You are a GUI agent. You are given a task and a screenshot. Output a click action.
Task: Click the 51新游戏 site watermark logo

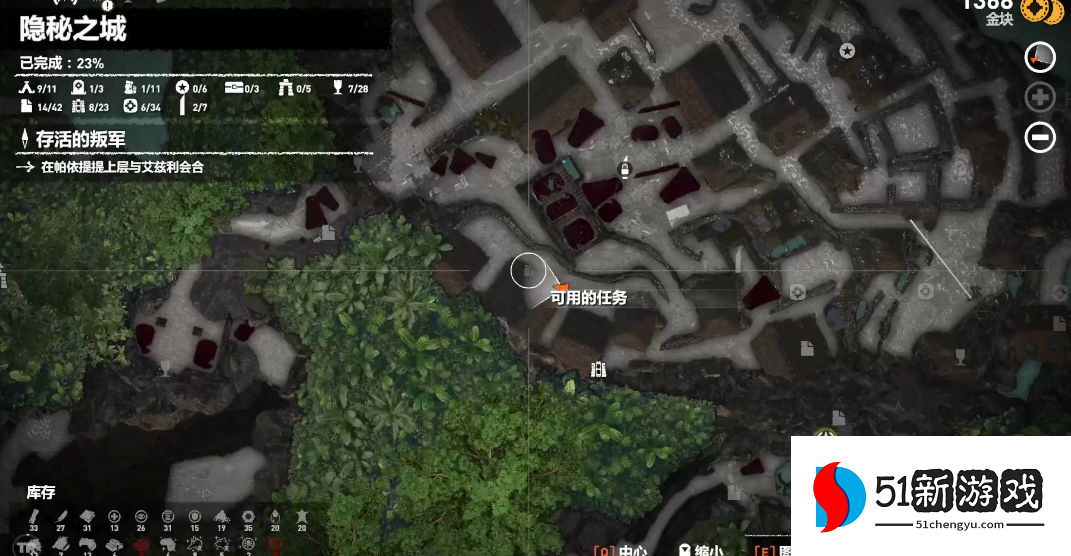(x=930, y=496)
